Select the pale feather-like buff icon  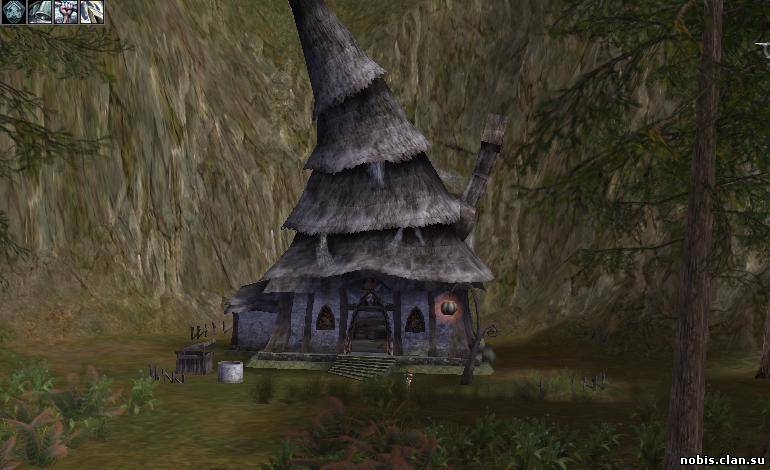[x=92, y=12]
